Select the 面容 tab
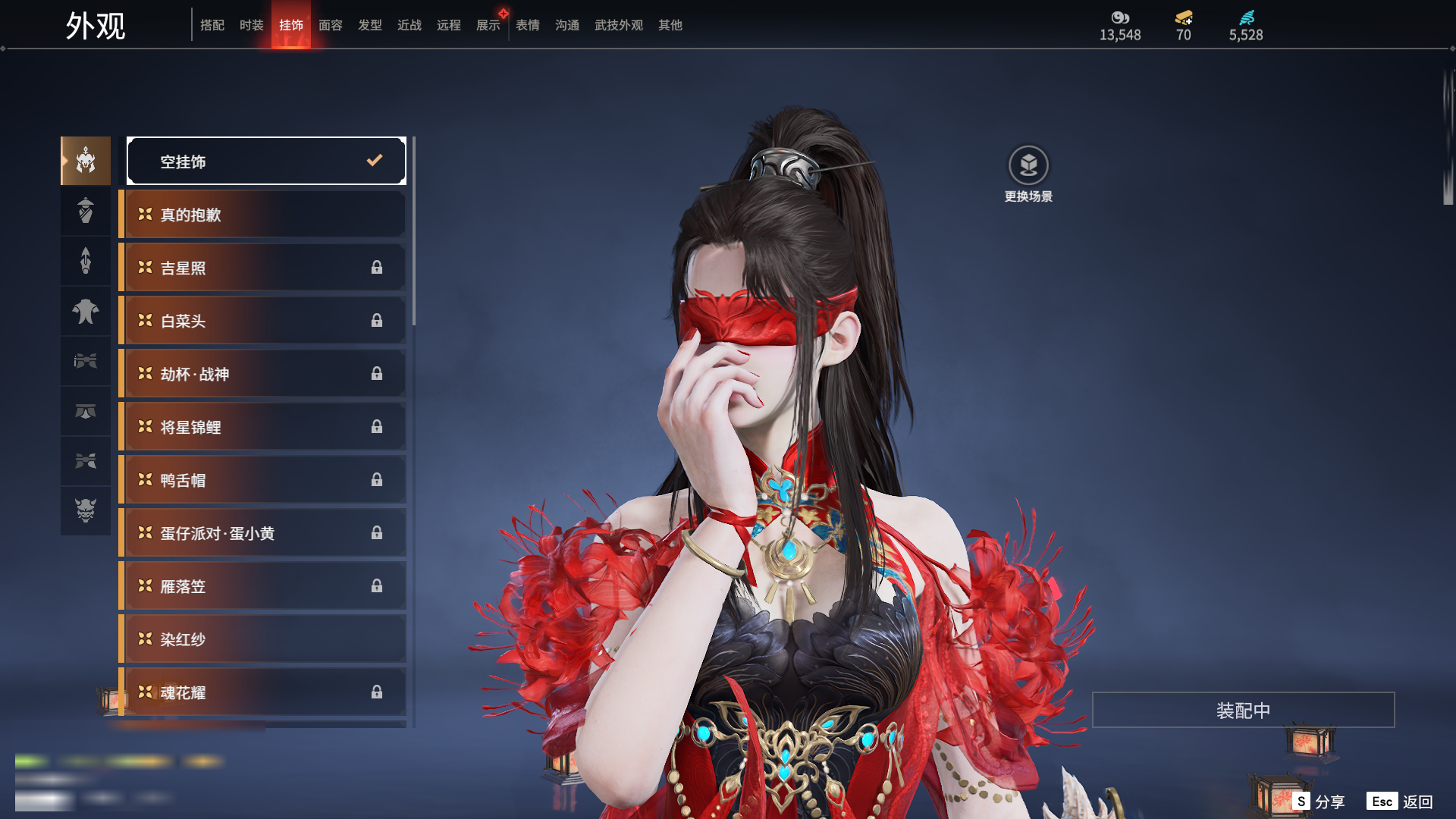This screenshot has height=819, width=1456. (330, 25)
